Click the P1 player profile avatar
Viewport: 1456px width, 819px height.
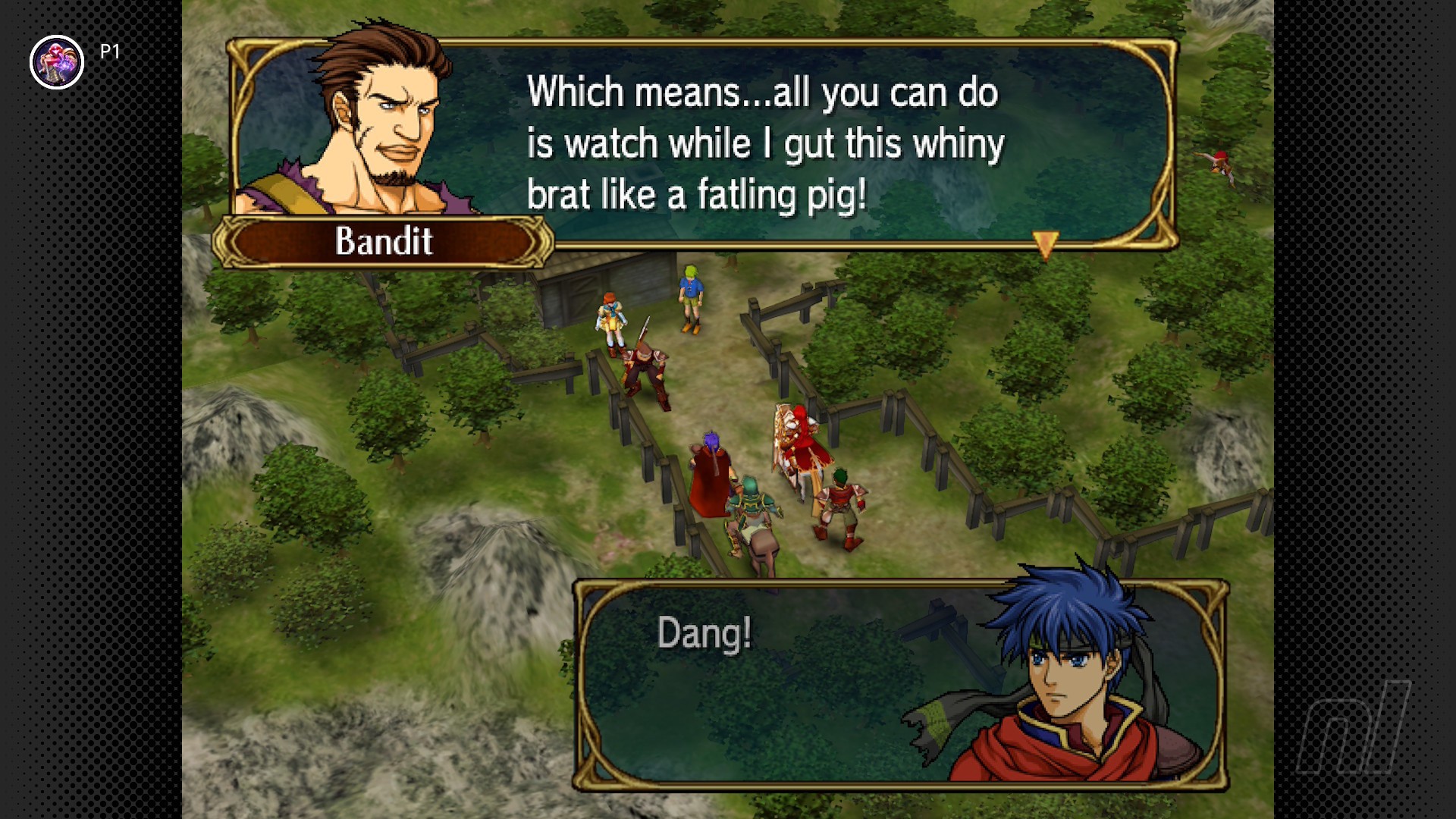pos(57,62)
